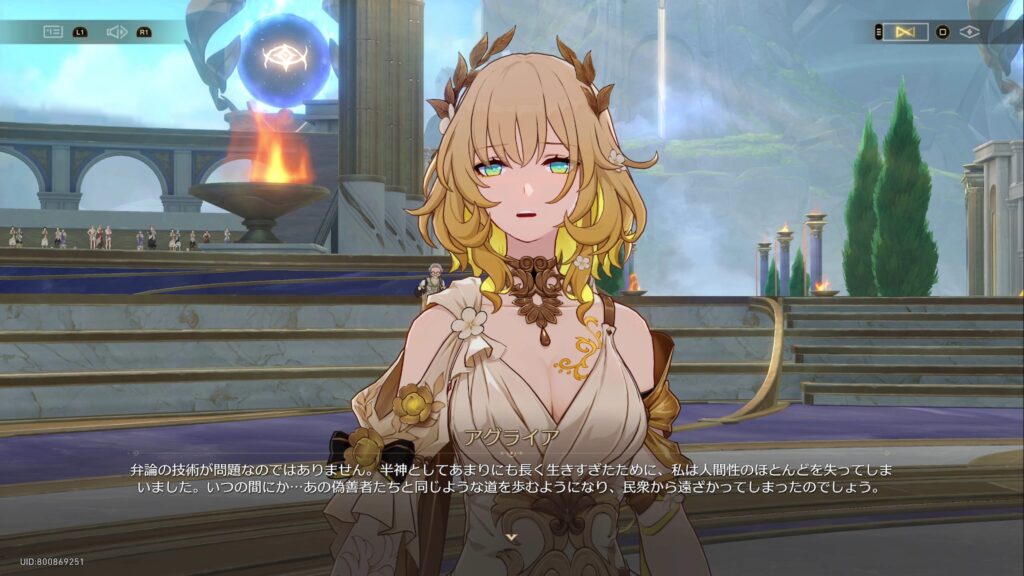This screenshot has width=1024, height=576.
Task: Skip dialogue with the gold skip icon
Action: [x=906, y=32]
